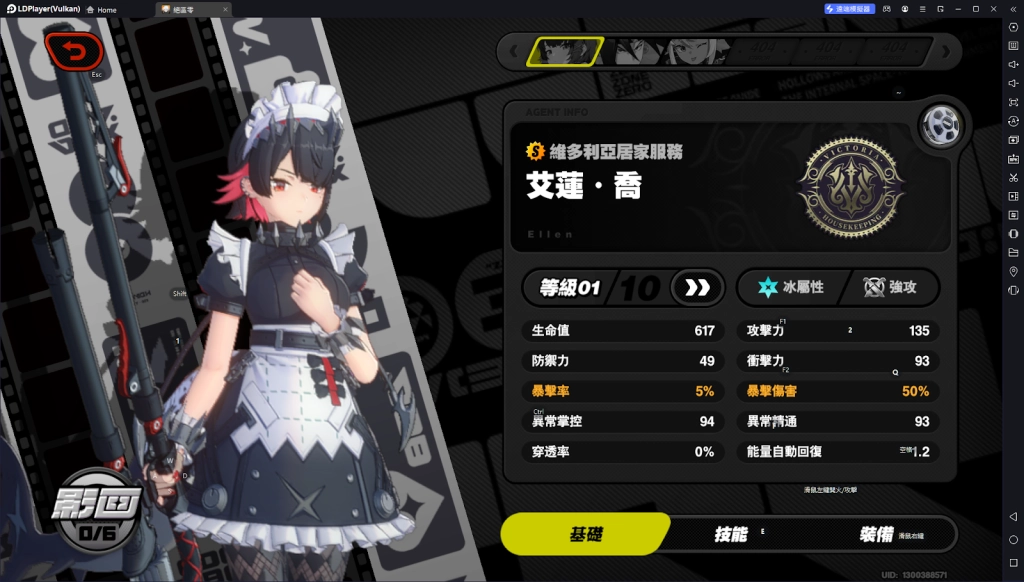Click the Victoria Housekeeping faction emblem
Image resolution: width=1024 pixels, height=582 pixels.
pyautogui.click(x=850, y=185)
